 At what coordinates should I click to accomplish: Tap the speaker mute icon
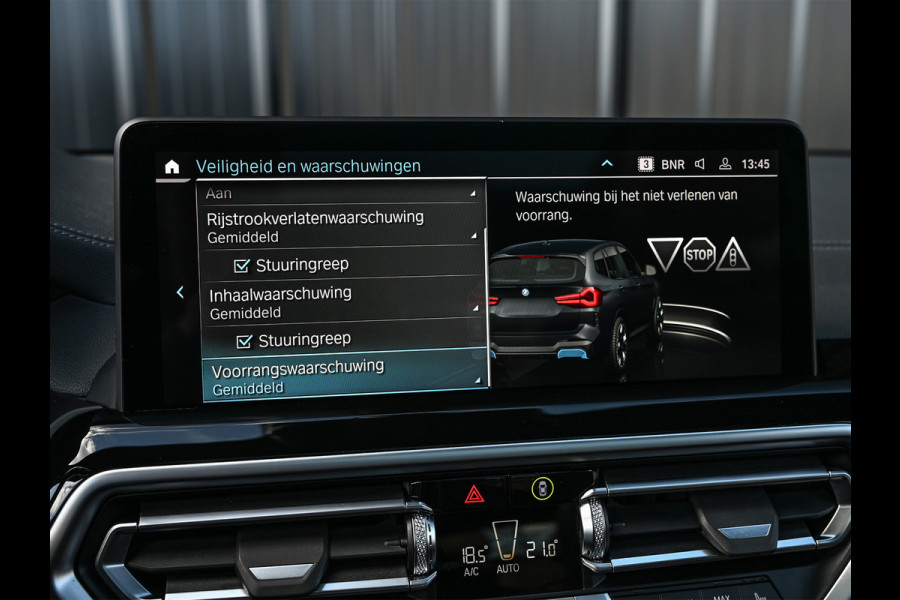pyautogui.click(x=700, y=164)
